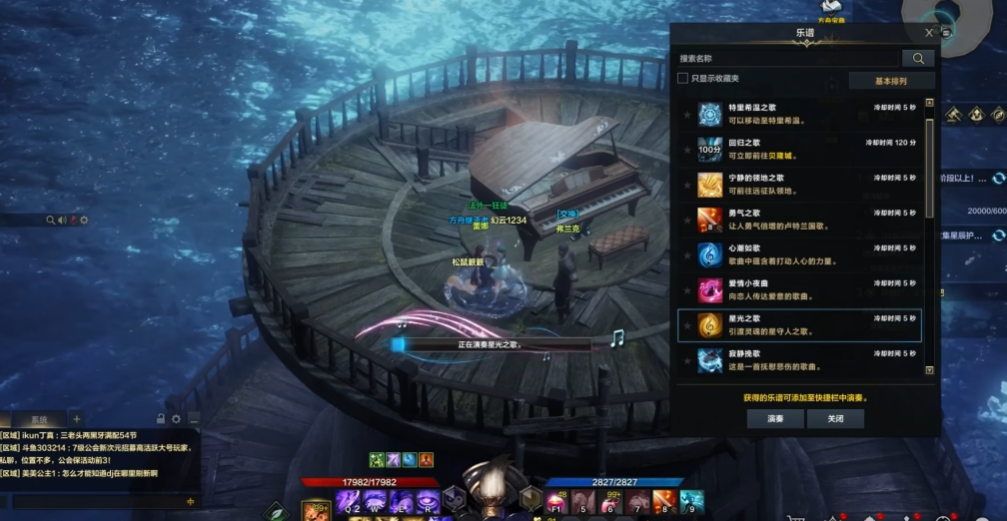The width and height of the screenshot is (1007, 521).
Task: Use the F1 potion quickslot
Action: [555, 502]
